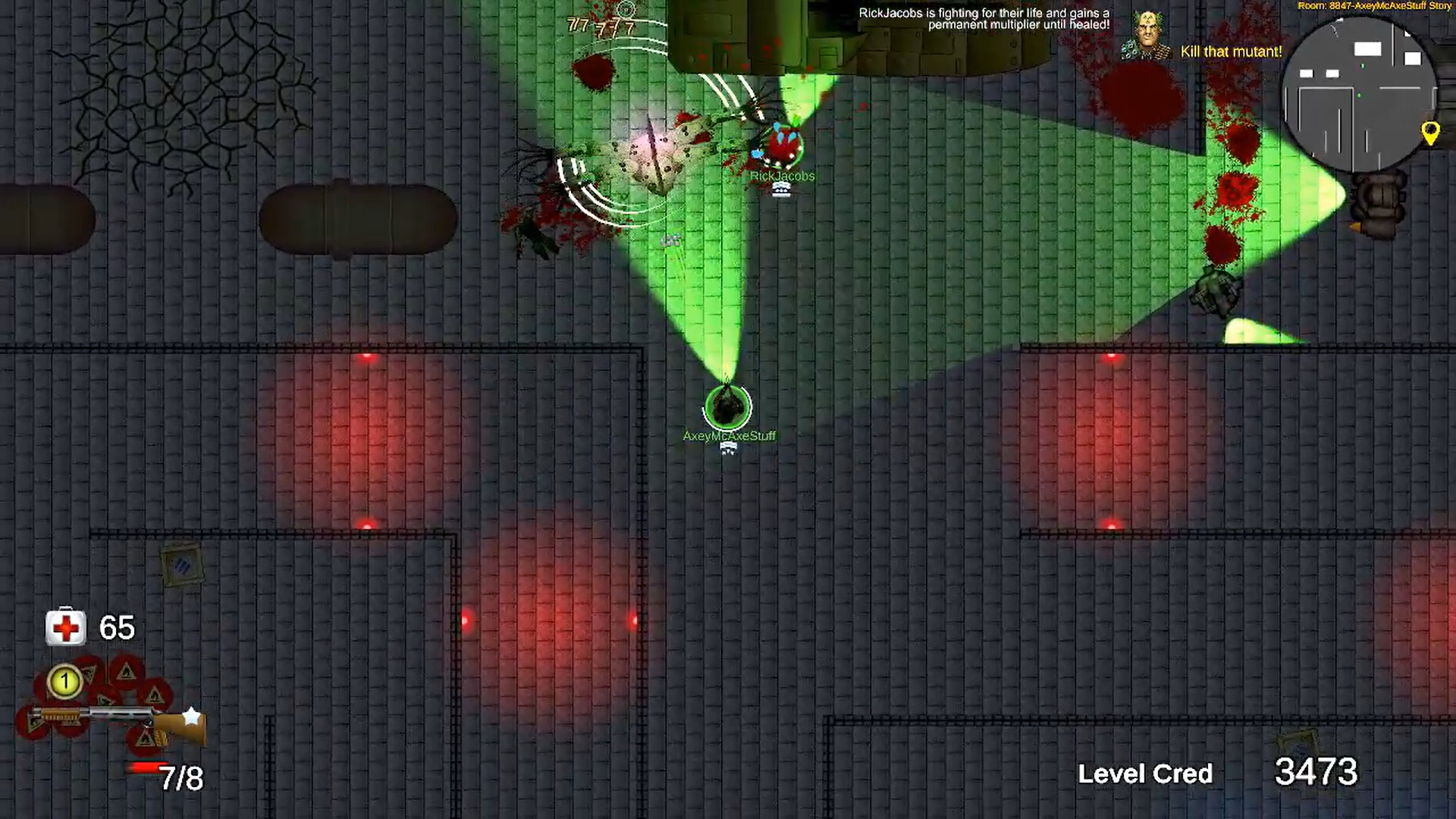Select the RickJacobs player name tag
The height and width of the screenshot is (819, 1456).
click(x=782, y=175)
